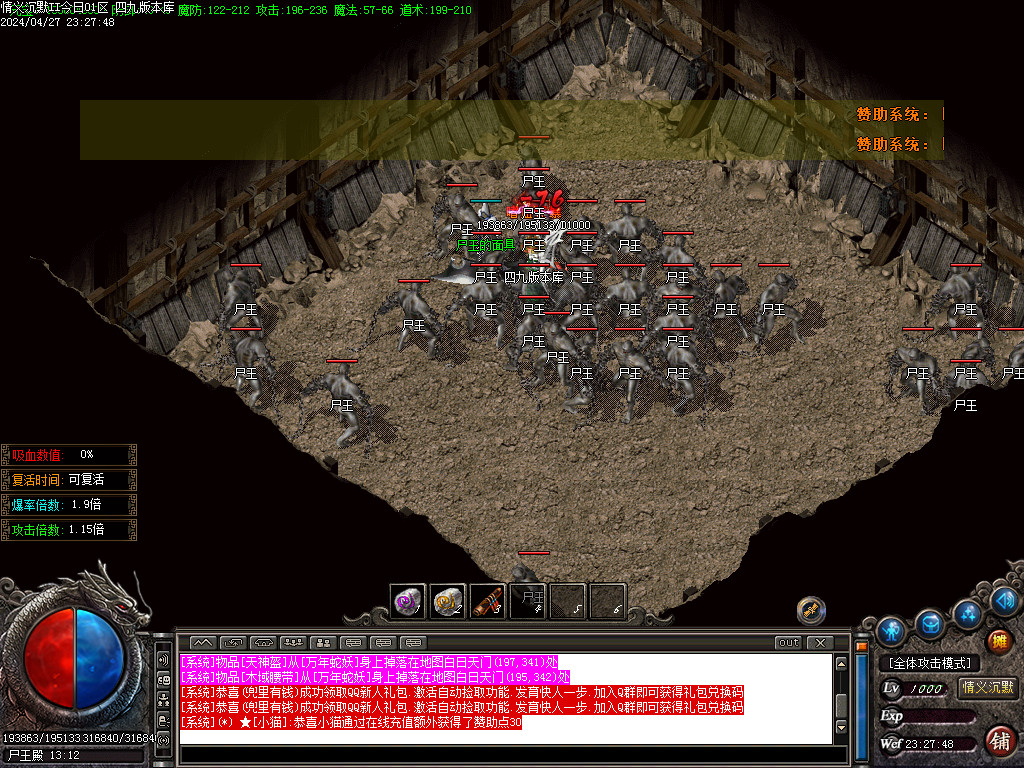
Task: Use the gold scroll in hotbar slot 2
Action: pyautogui.click(x=448, y=601)
